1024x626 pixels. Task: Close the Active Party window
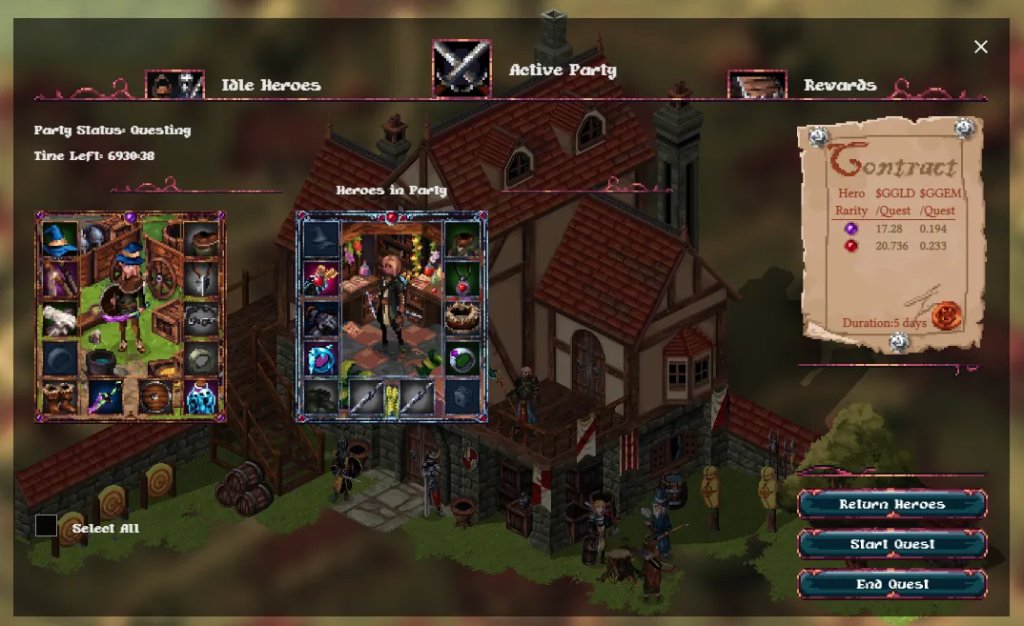[981, 47]
